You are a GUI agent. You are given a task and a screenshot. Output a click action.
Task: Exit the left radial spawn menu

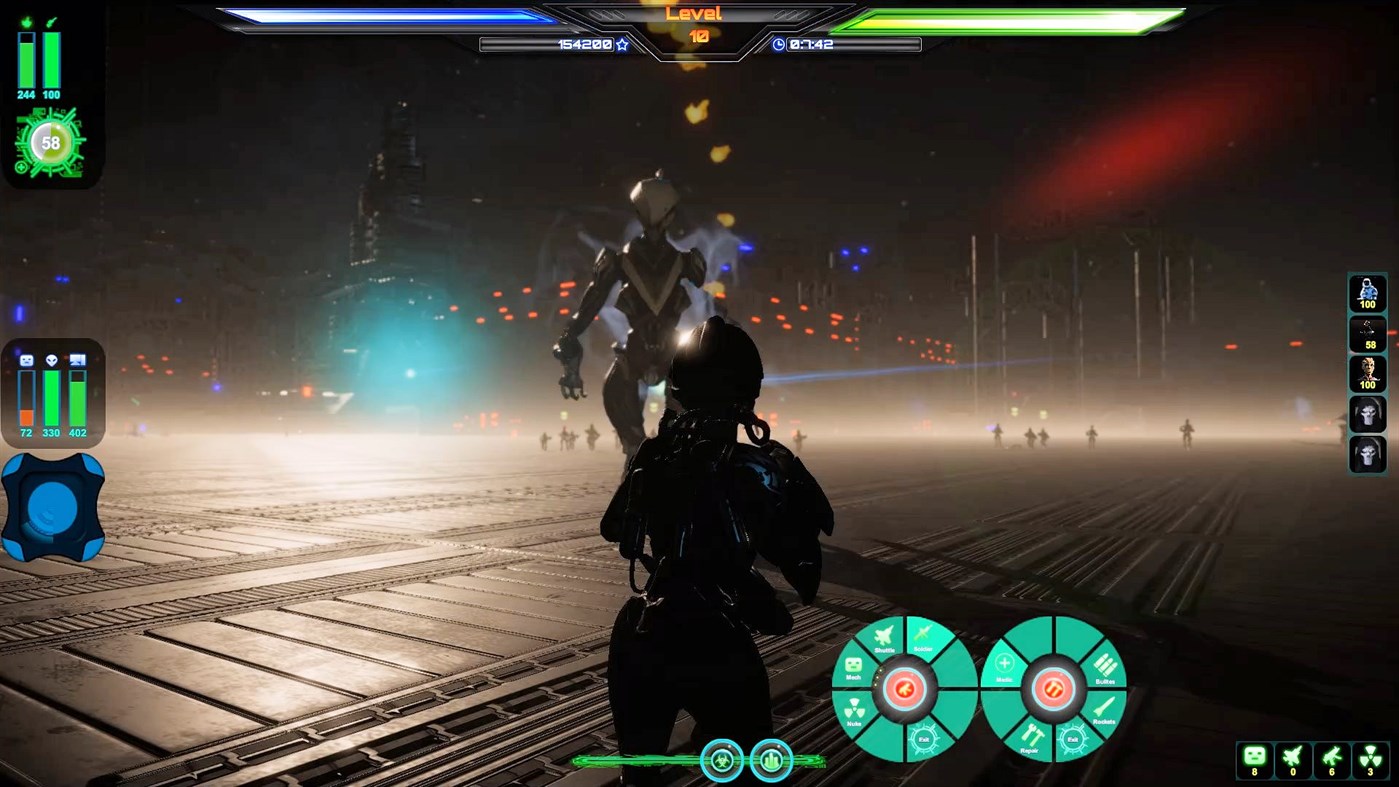pos(925,739)
